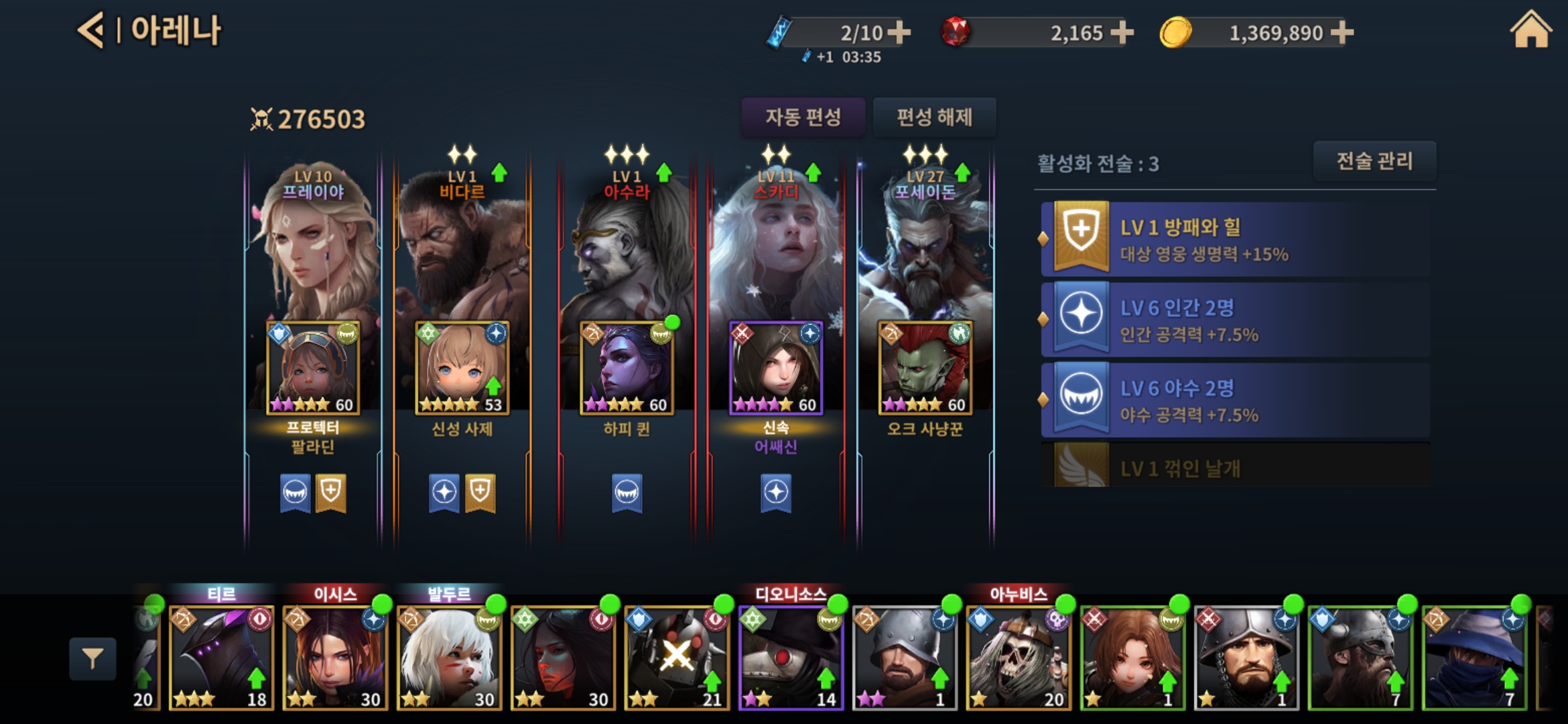Screen dimensions: 1568x724
Task: Add more arena tickets with plus
Action: click(x=899, y=32)
